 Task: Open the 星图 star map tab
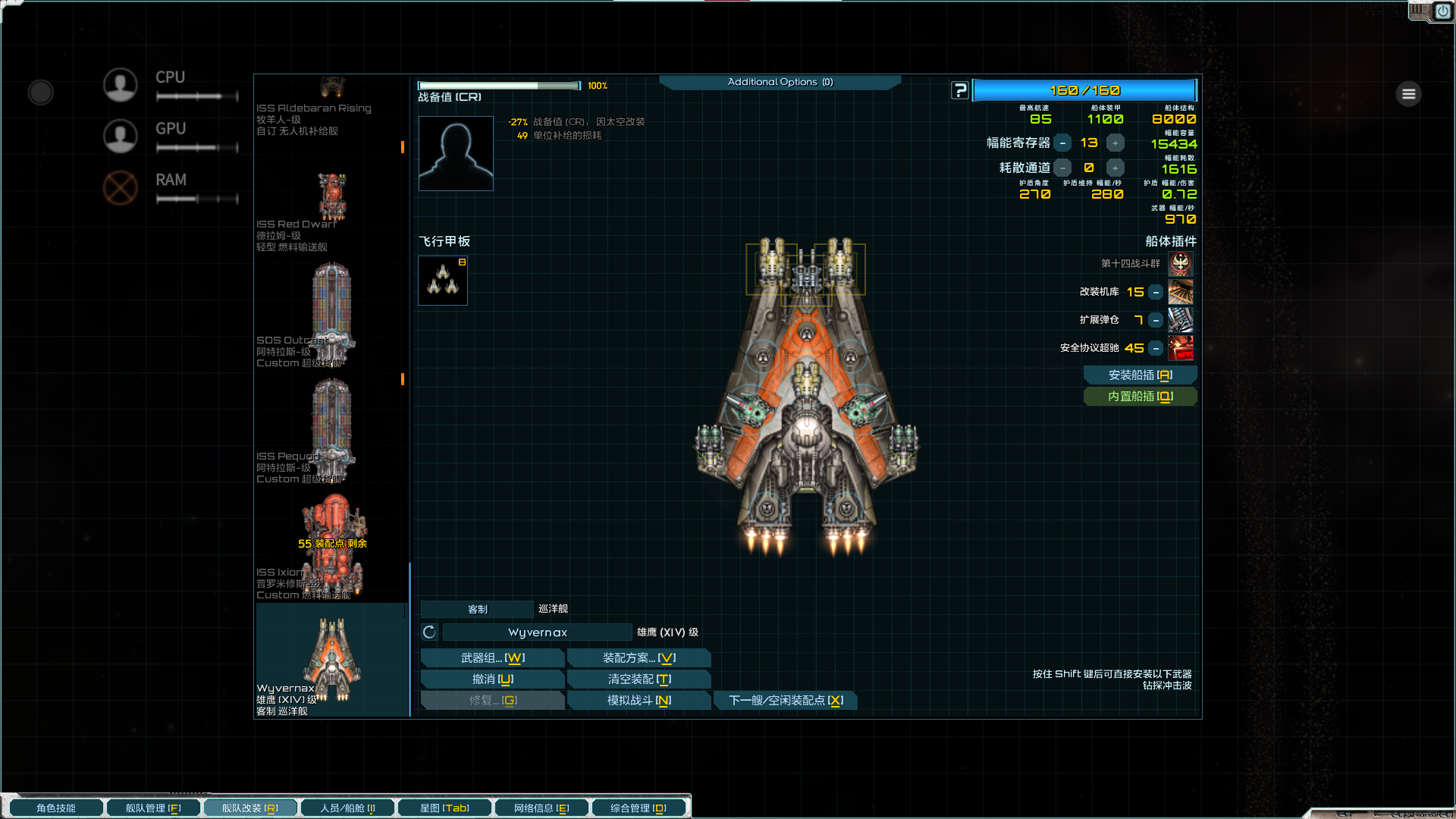point(444,808)
